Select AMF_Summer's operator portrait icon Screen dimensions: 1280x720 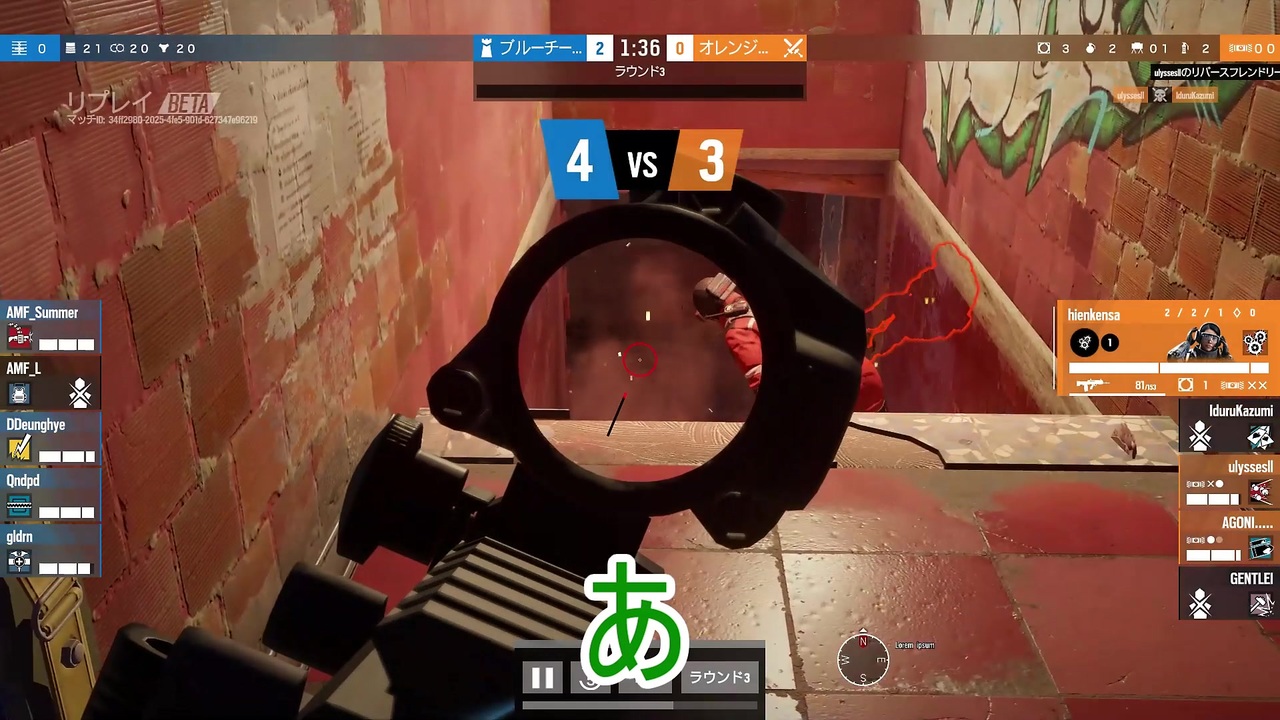22,338
